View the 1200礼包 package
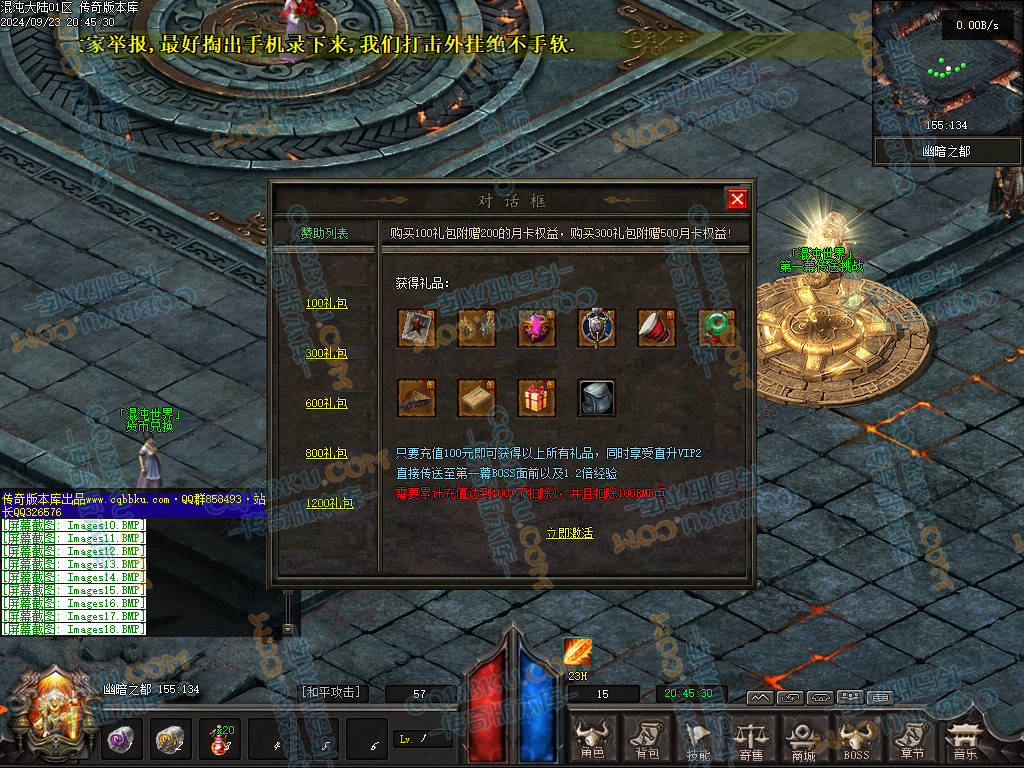Viewport: 1024px width, 768px height. (x=329, y=503)
